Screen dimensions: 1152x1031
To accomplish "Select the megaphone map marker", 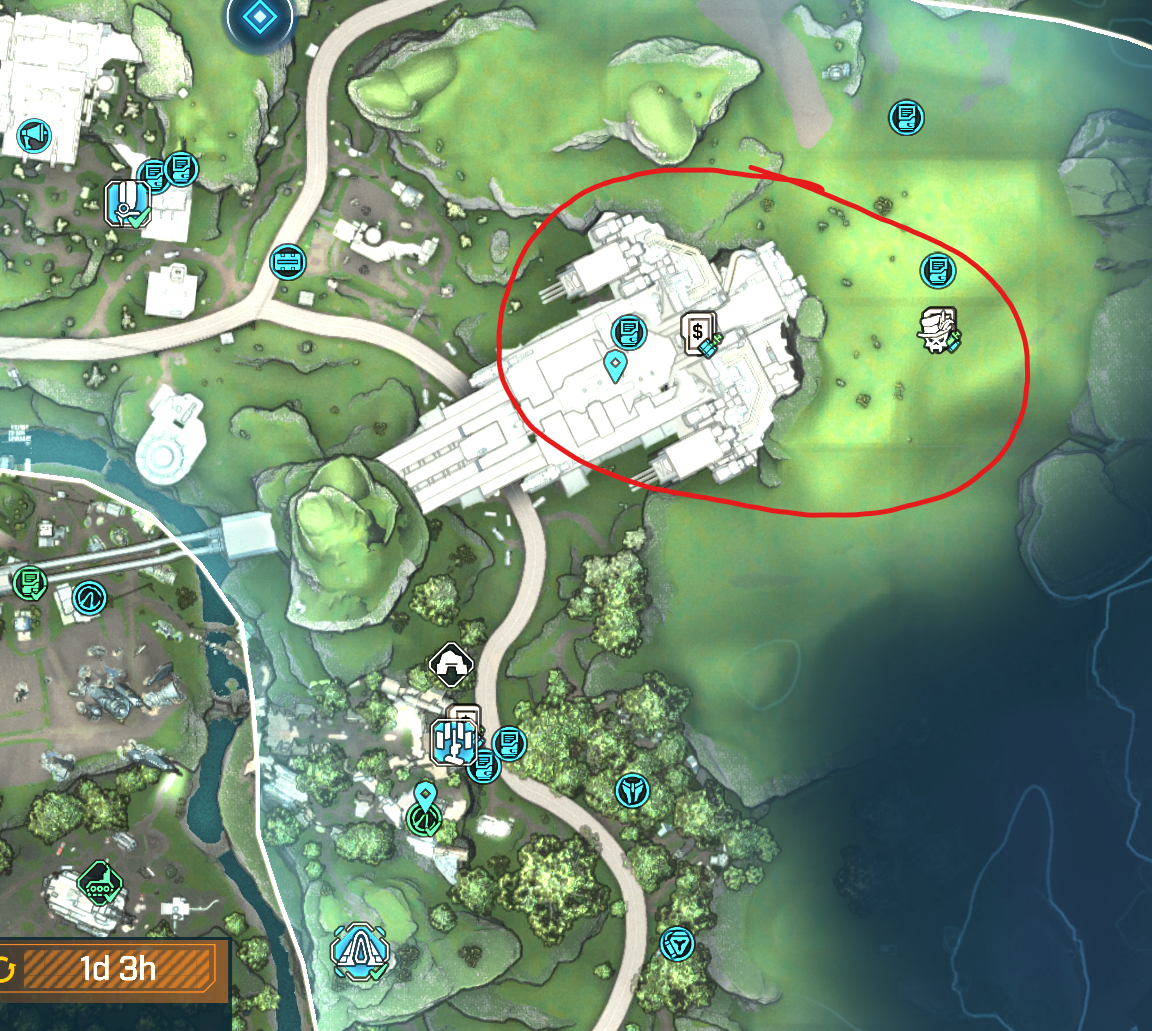I will pos(34,134).
